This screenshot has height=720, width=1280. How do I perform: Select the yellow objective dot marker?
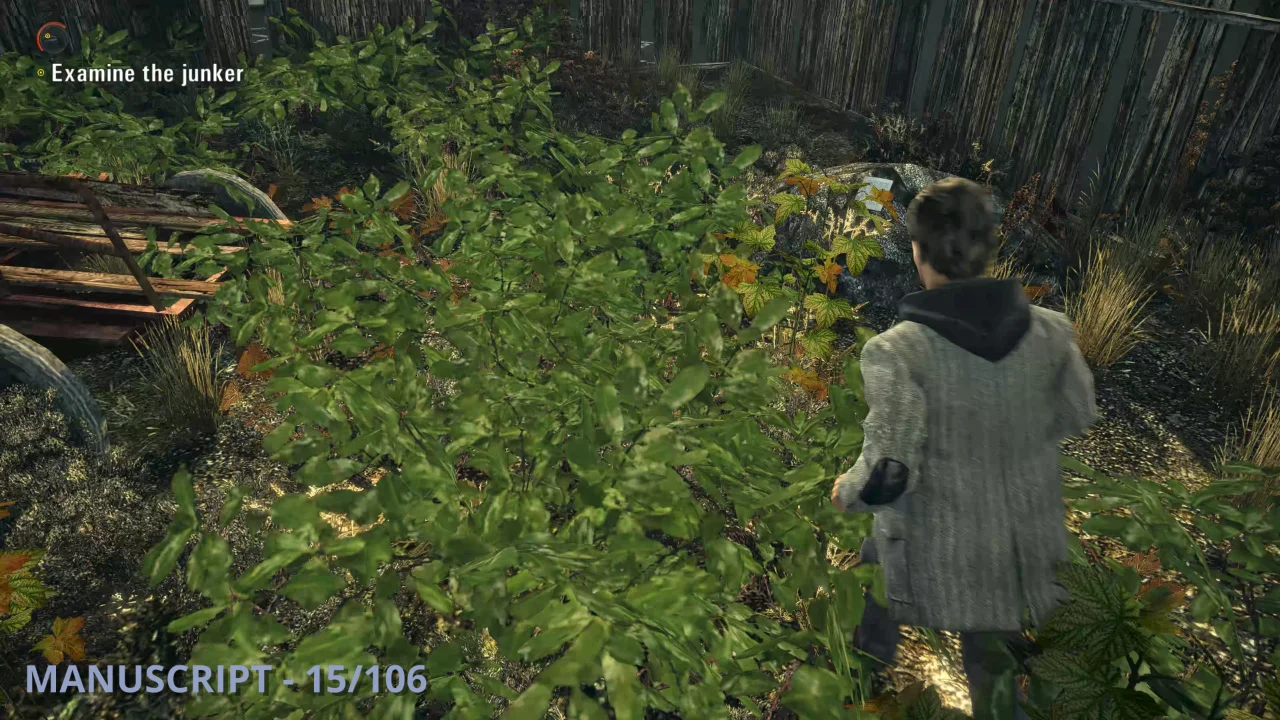[x=40, y=72]
